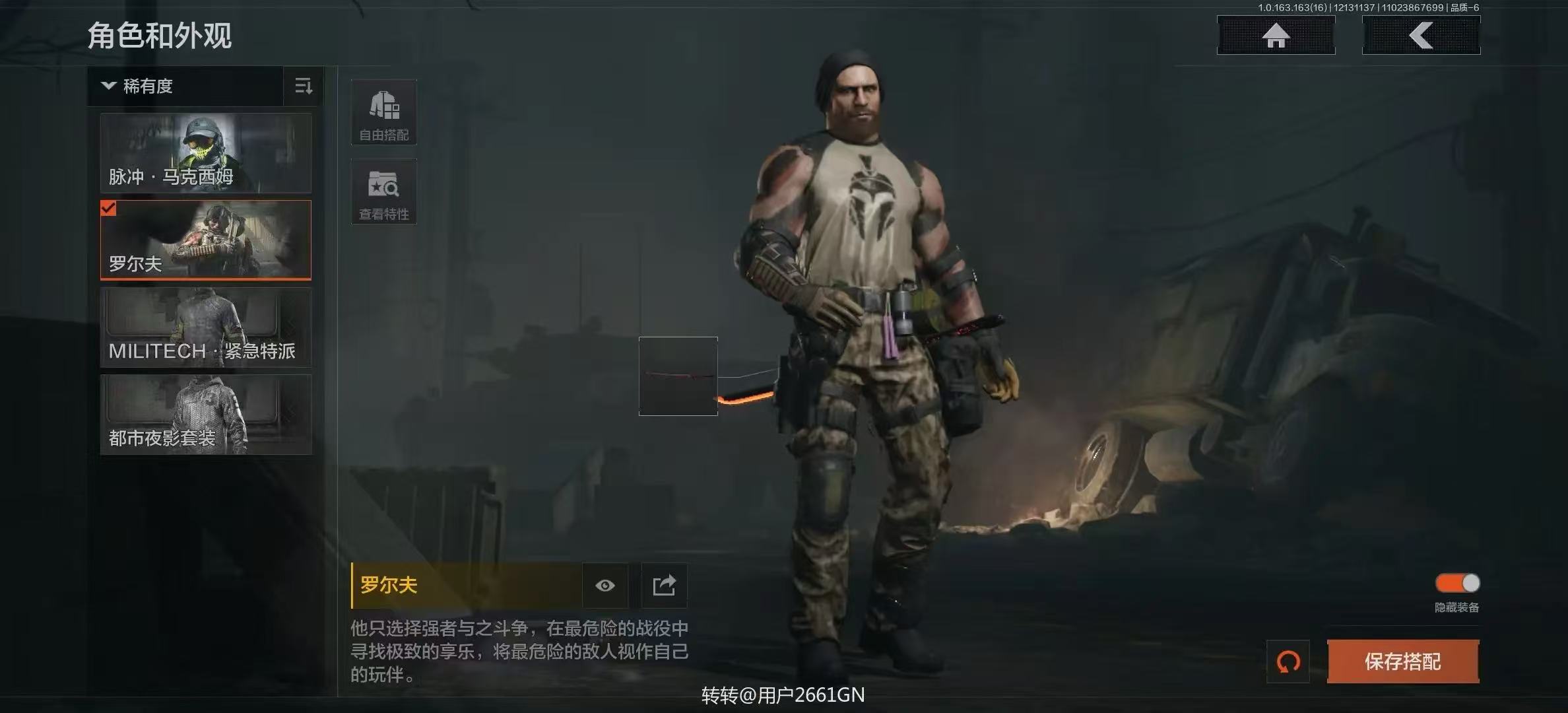Screen dimensions: 1568x713
Task: Go to the home screen
Action: [x=1276, y=36]
